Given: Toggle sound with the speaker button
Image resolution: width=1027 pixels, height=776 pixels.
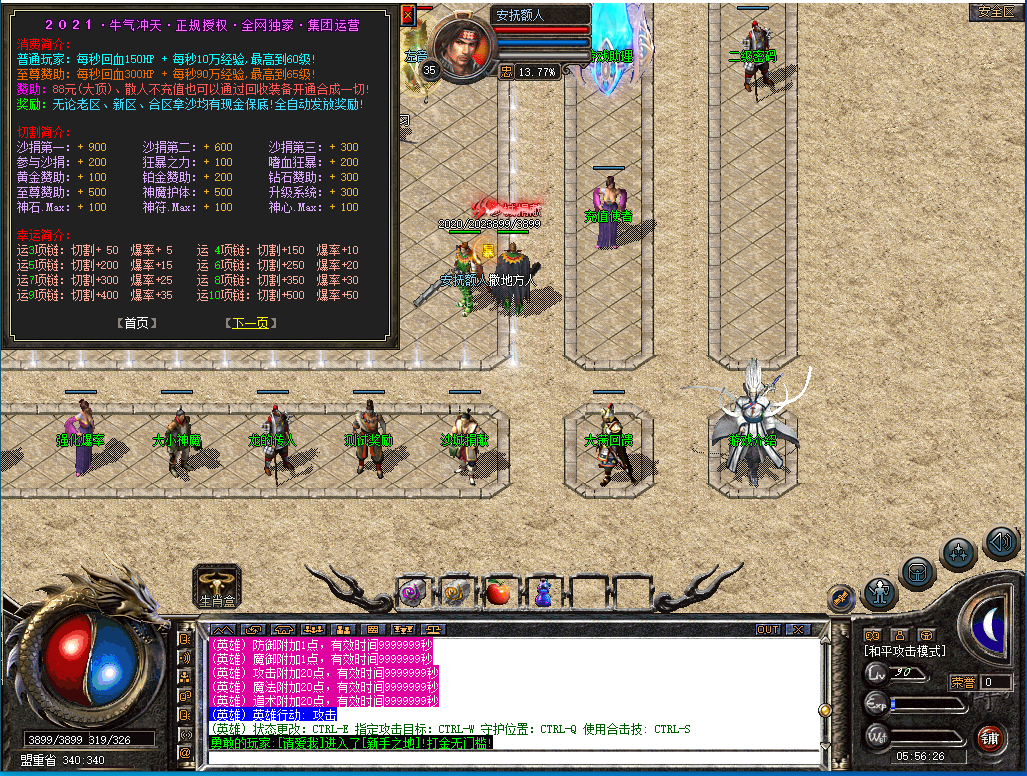Looking at the screenshot, I should pos(1000,543).
